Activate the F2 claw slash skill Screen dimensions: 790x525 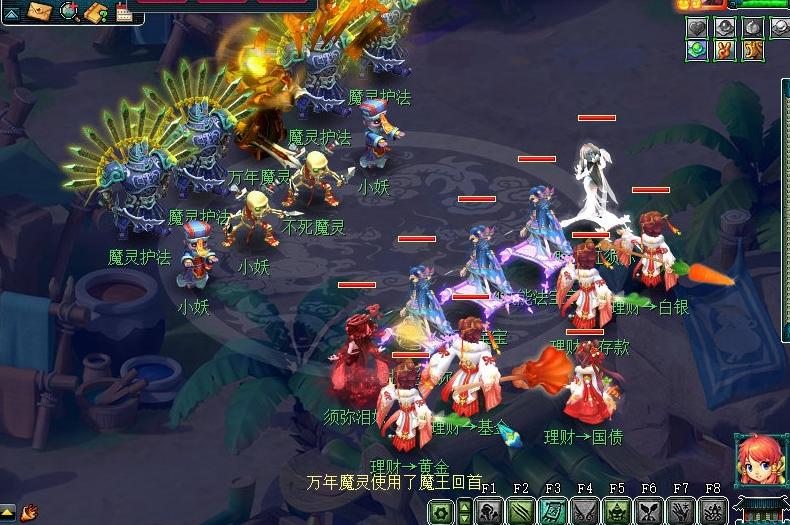tap(521, 512)
